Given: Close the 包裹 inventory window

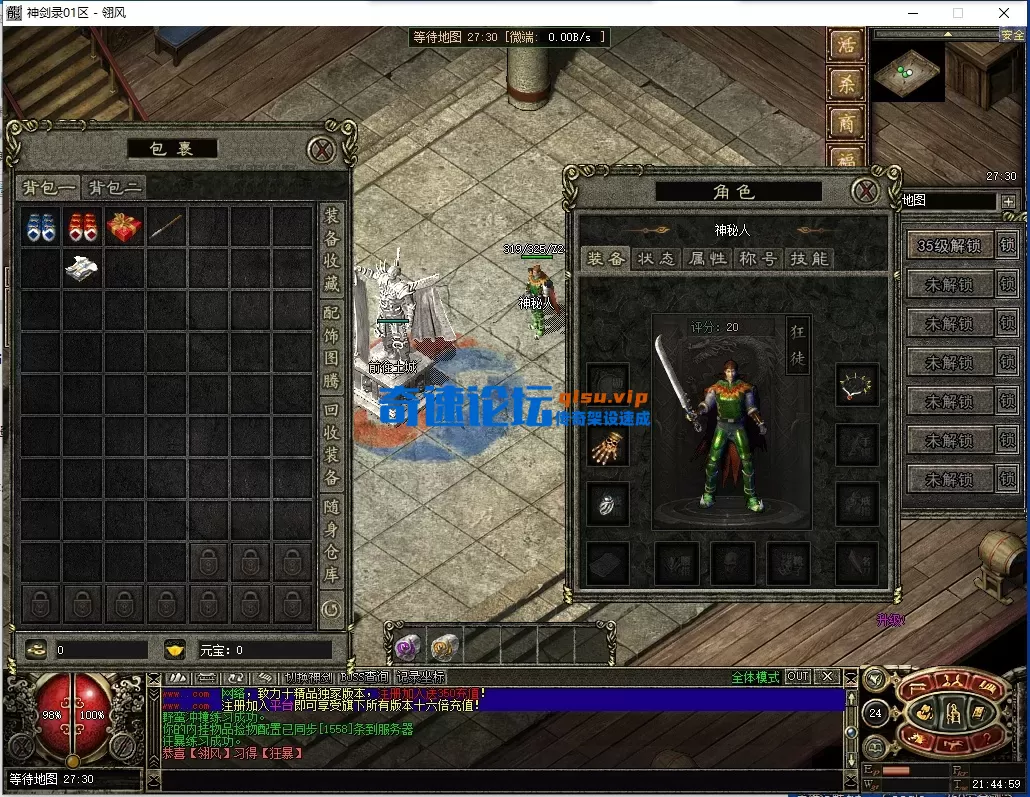Looking at the screenshot, I should tap(321, 150).
